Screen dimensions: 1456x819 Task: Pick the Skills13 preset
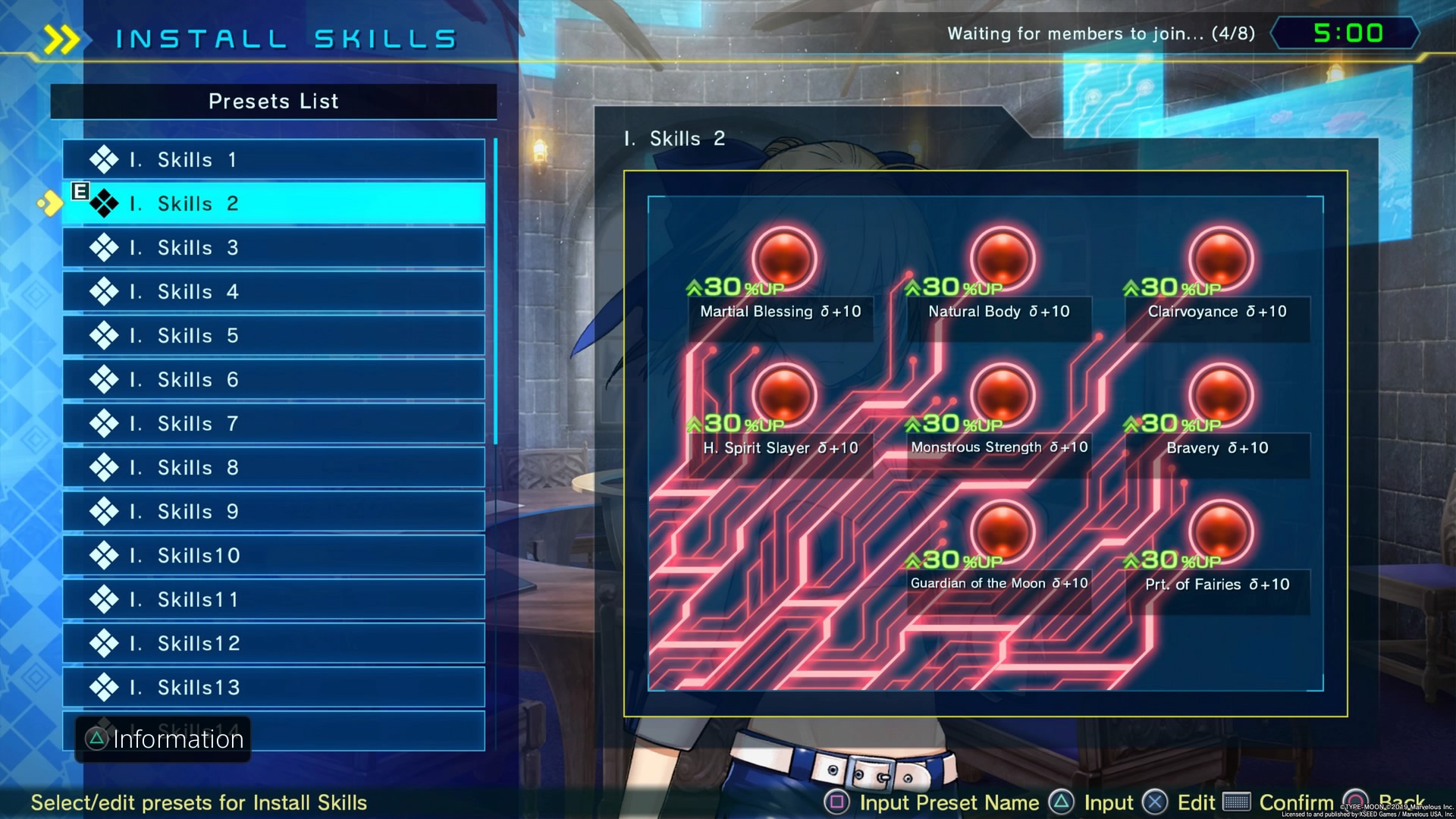click(273, 688)
